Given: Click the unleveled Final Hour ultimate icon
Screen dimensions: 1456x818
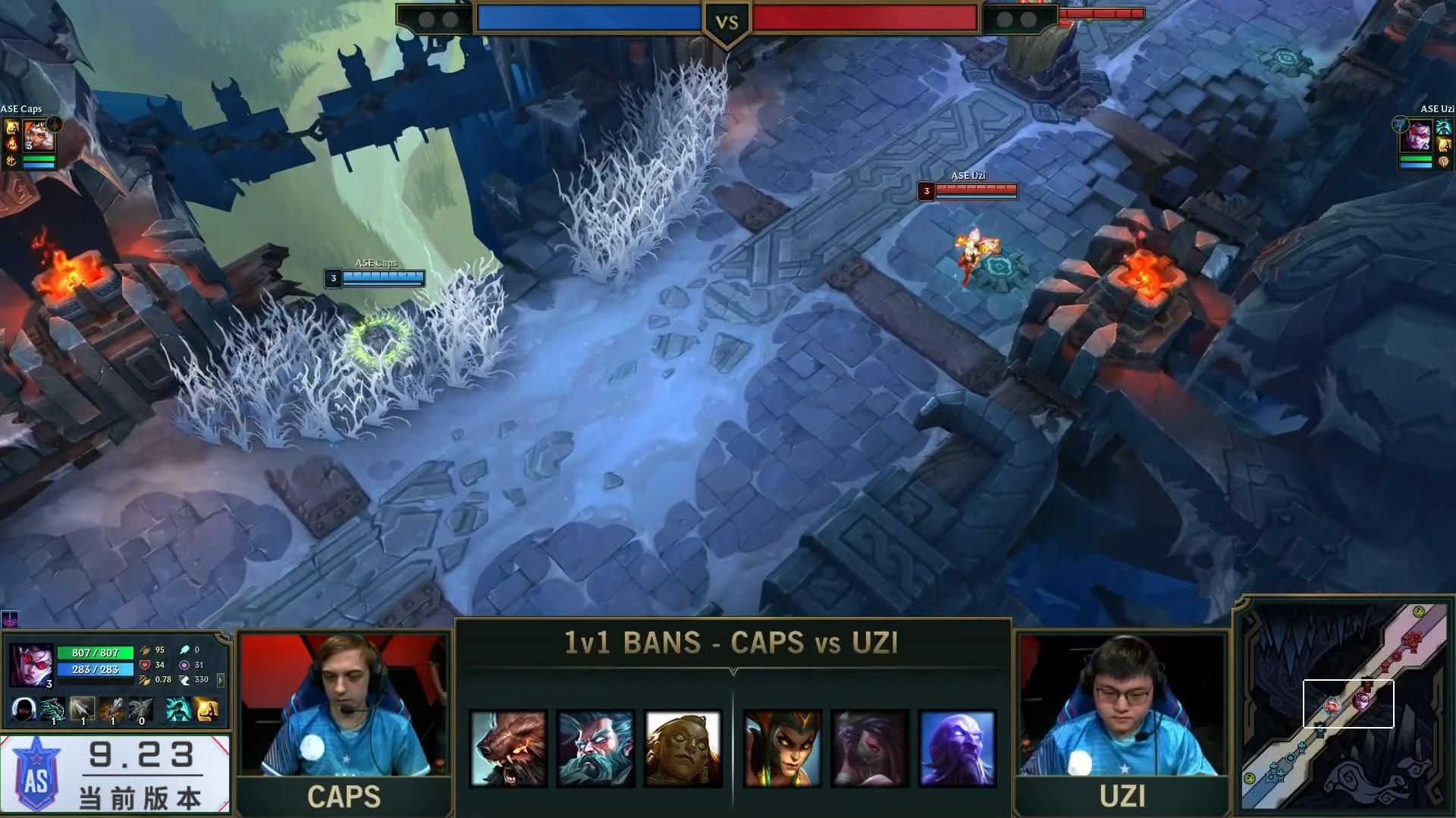Looking at the screenshot, I should coord(141,710).
